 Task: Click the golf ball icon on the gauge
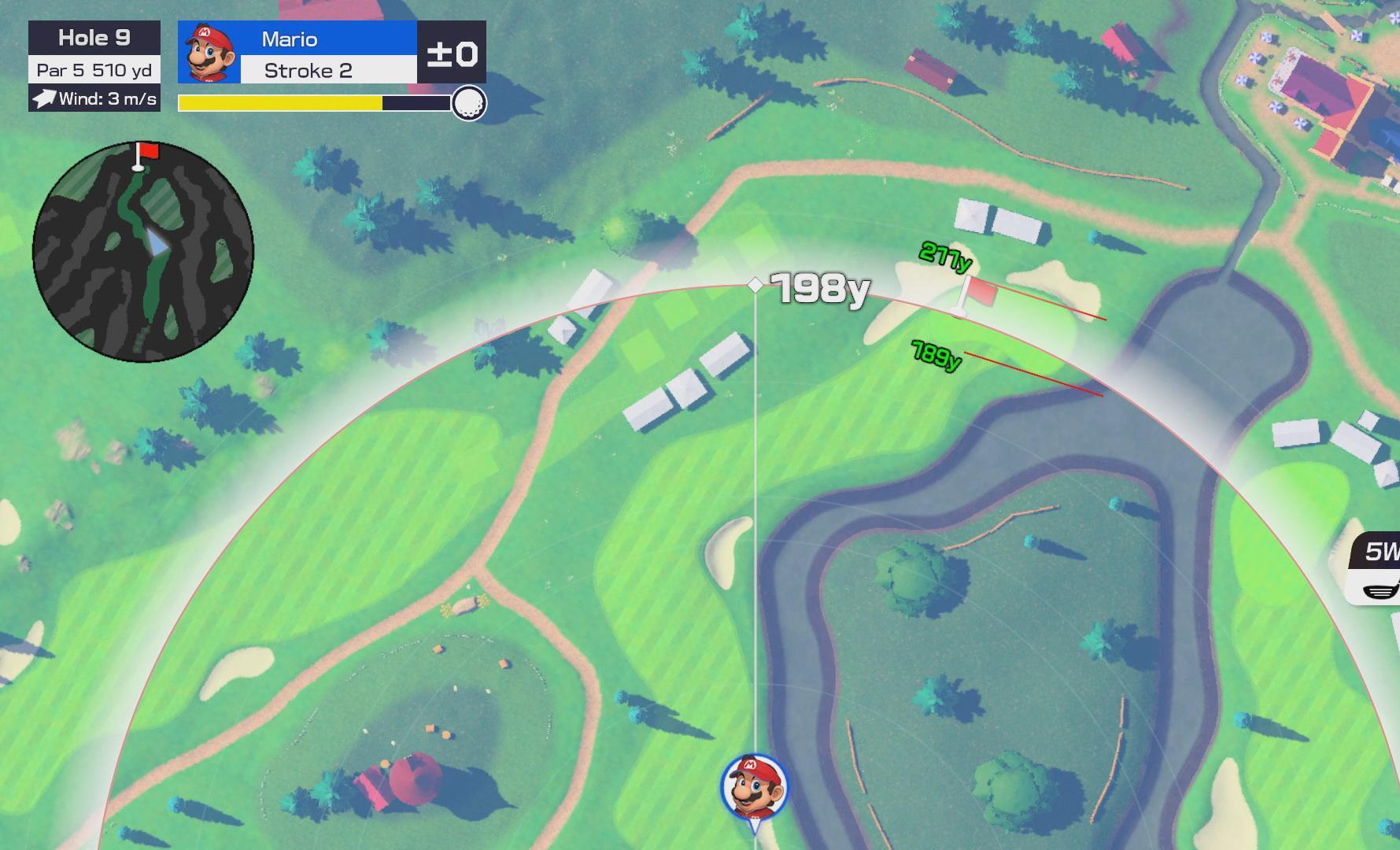469,103
